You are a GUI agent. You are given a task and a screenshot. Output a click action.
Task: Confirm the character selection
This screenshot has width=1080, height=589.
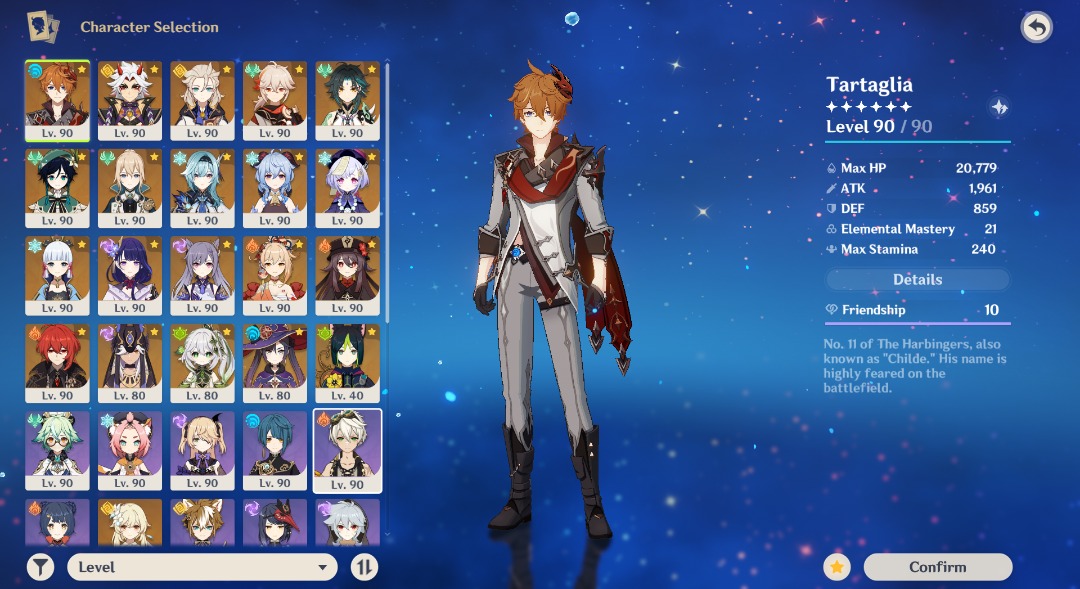coord(937,567)
